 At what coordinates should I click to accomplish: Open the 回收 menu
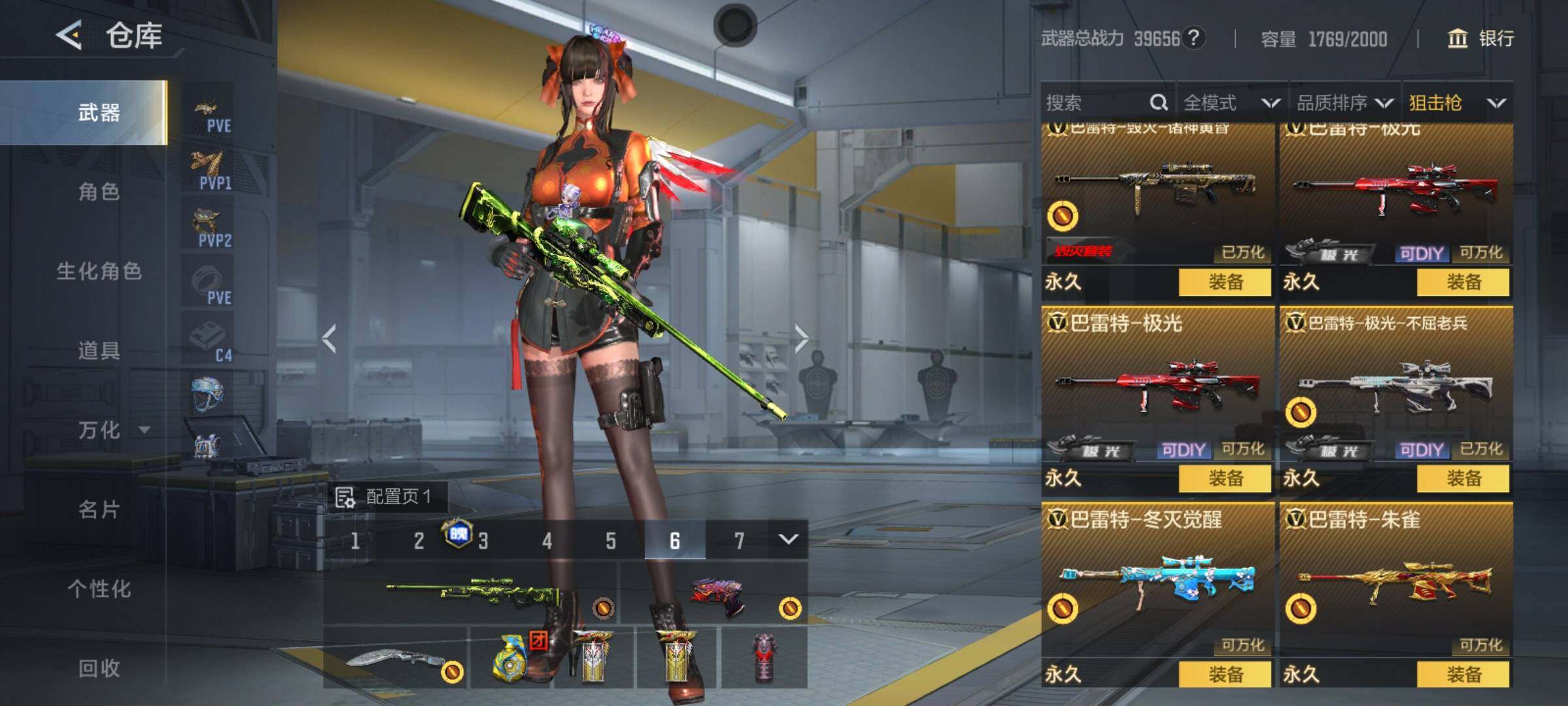[x=99, y=667]
